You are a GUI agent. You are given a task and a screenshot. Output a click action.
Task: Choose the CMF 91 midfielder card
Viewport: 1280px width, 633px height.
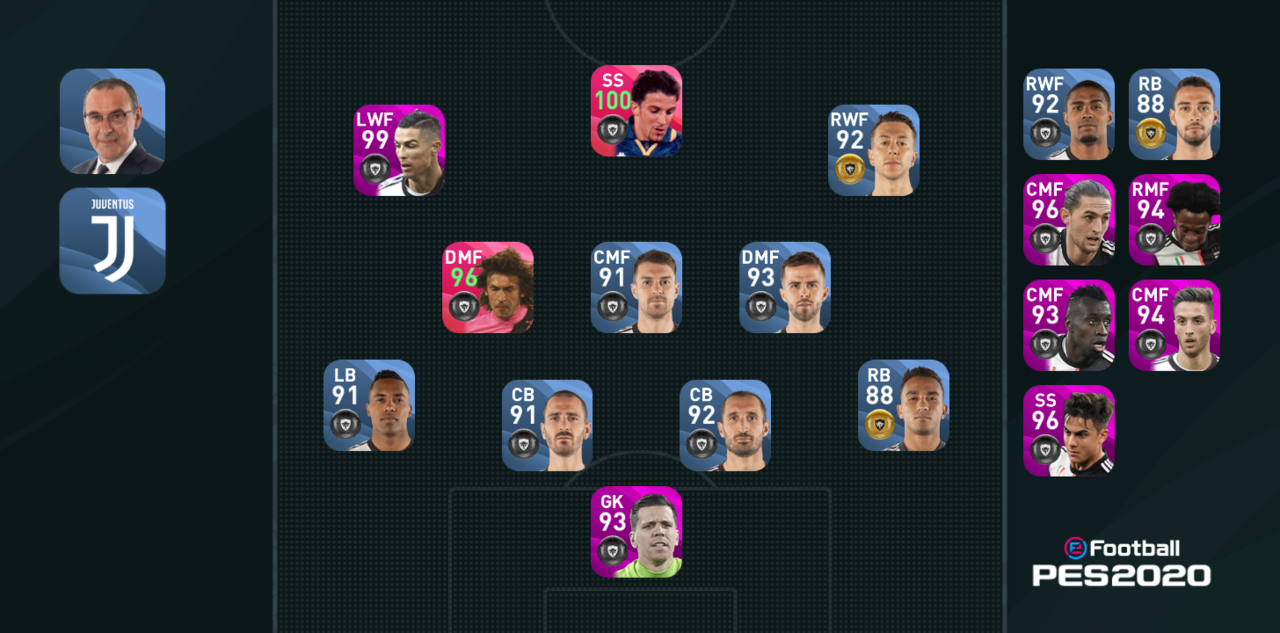click(x=636, y=287)
